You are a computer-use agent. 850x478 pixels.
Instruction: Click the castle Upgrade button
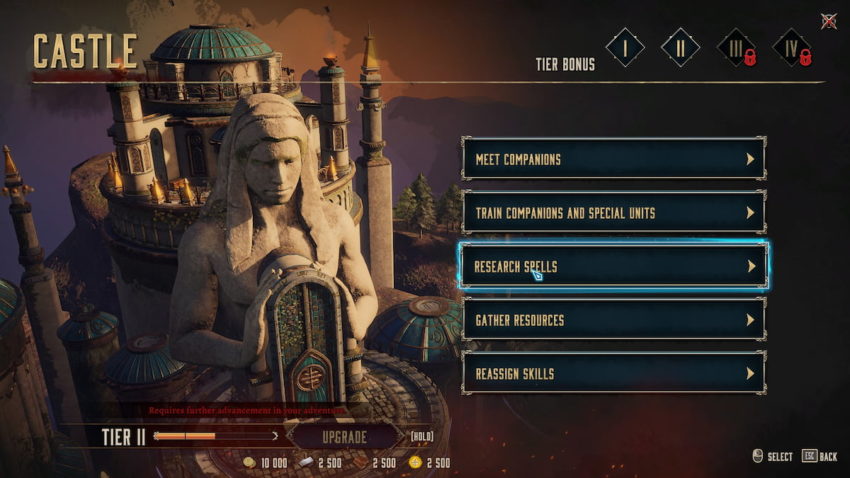pyautogui.click(x=344, y=437)
